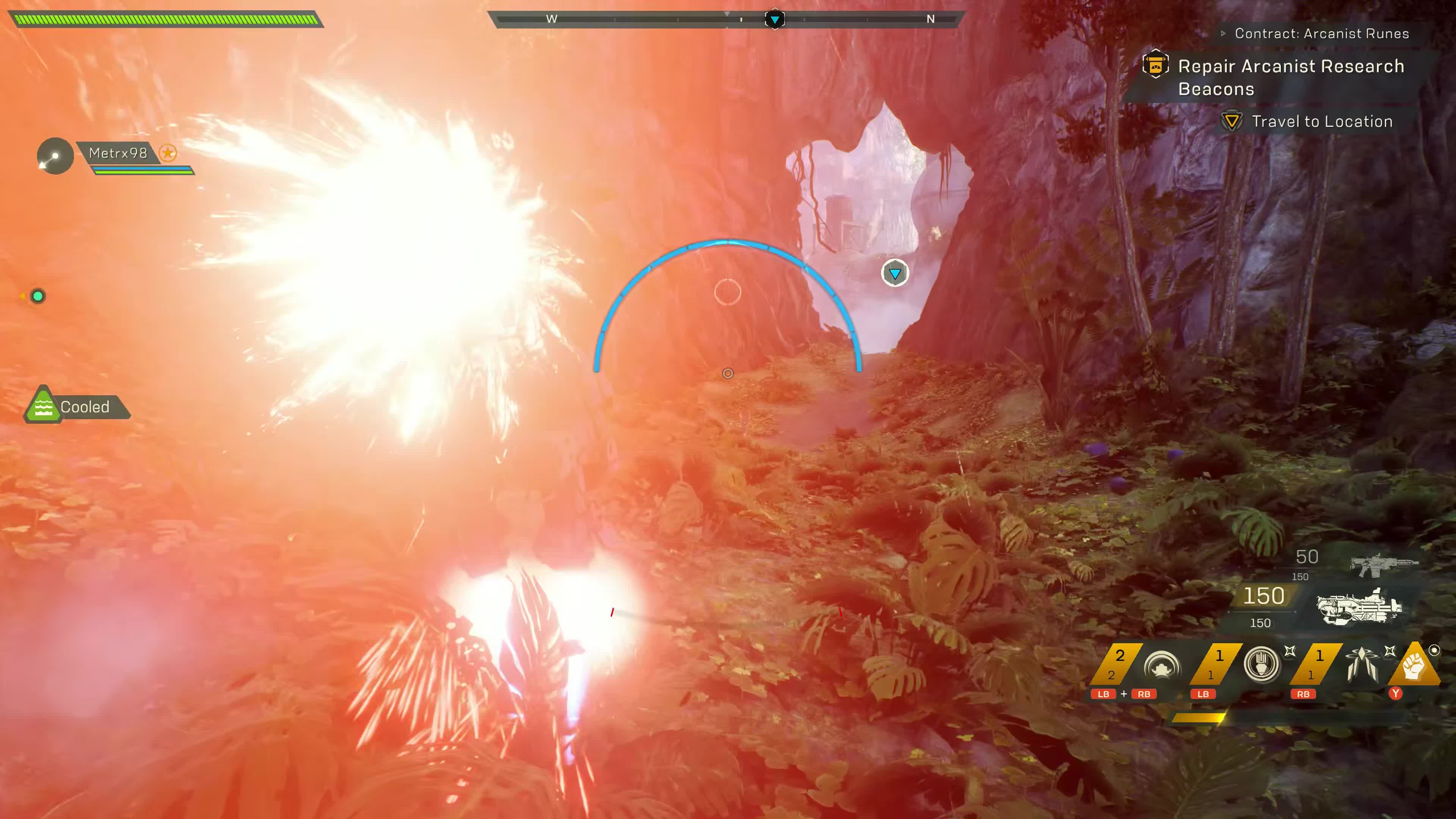This screenshot has width=1456, height=819.
Task: Select the blue triangle waypoint marker near cave
Action: point(895,273)
